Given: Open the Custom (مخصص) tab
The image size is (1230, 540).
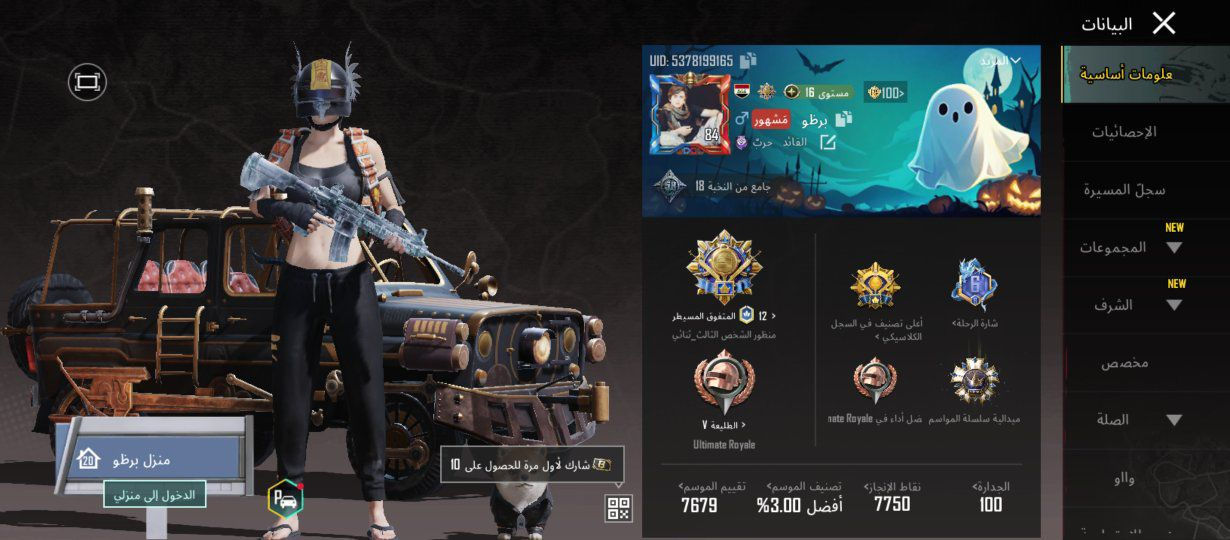Looking at the screenshot, I should [x=1125, y=363].
